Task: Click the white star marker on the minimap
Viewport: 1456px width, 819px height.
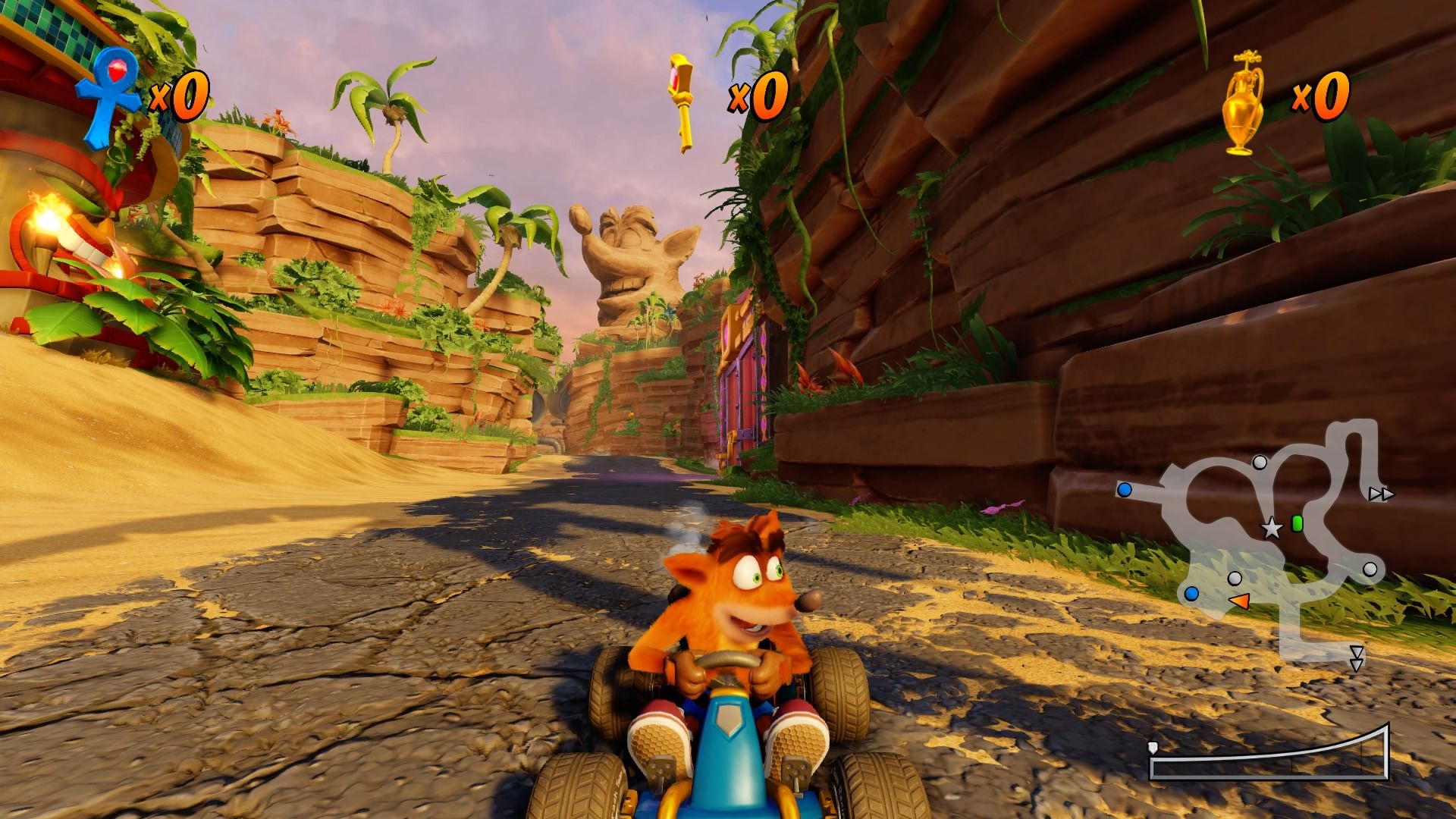Action: 1271,529
